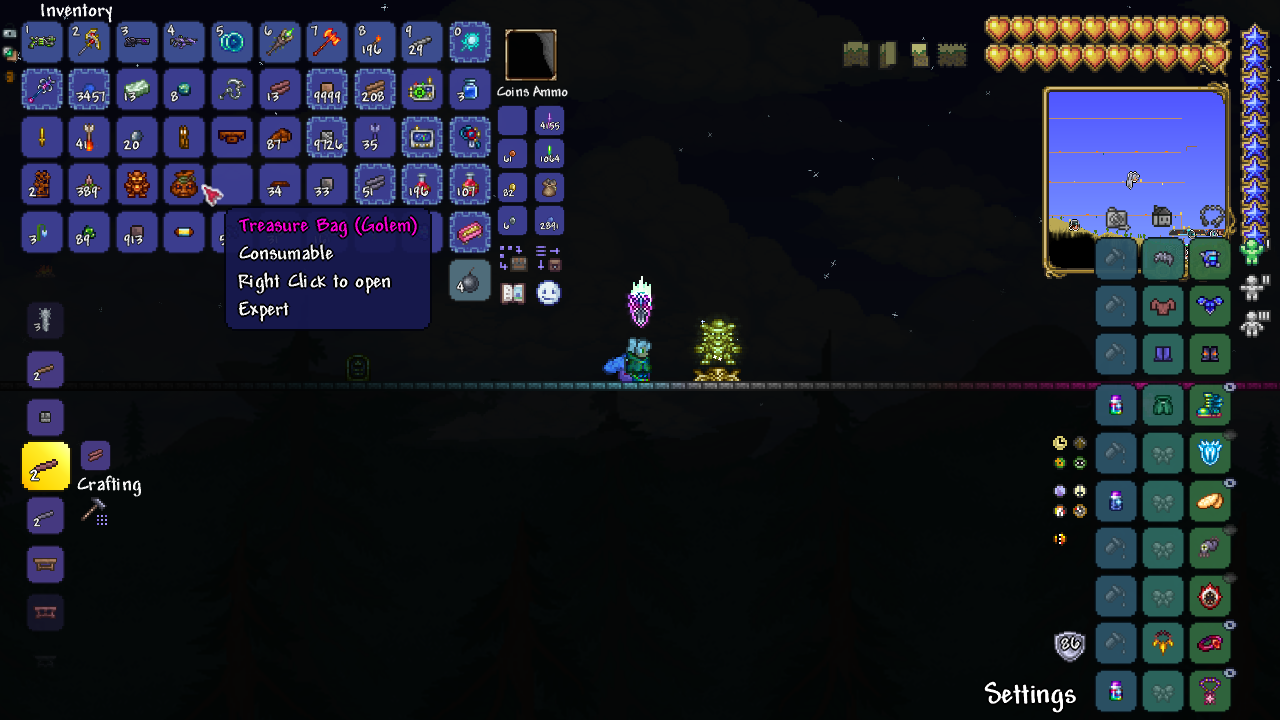Screen dimensions: 1280x720
Task: Open the crafting window hammer icon
Action: (94, 512)
